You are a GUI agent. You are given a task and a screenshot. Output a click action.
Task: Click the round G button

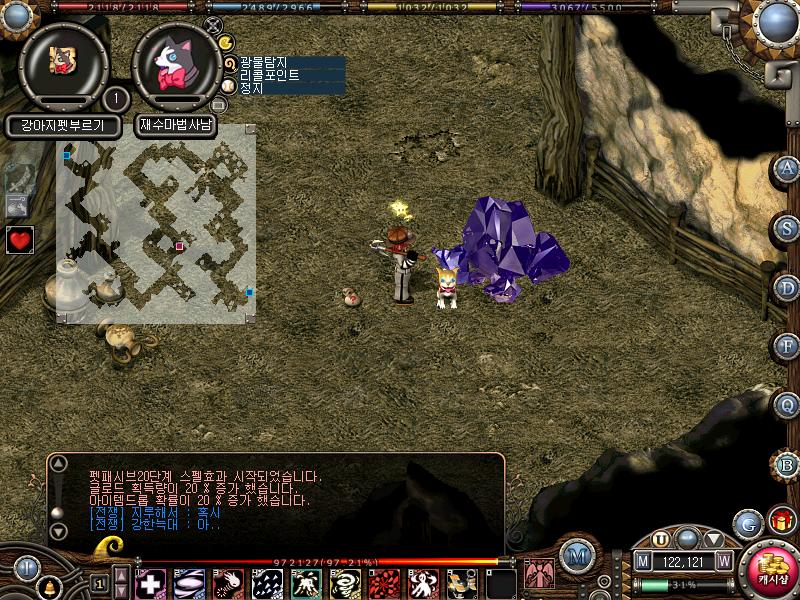tap(747, 523)
